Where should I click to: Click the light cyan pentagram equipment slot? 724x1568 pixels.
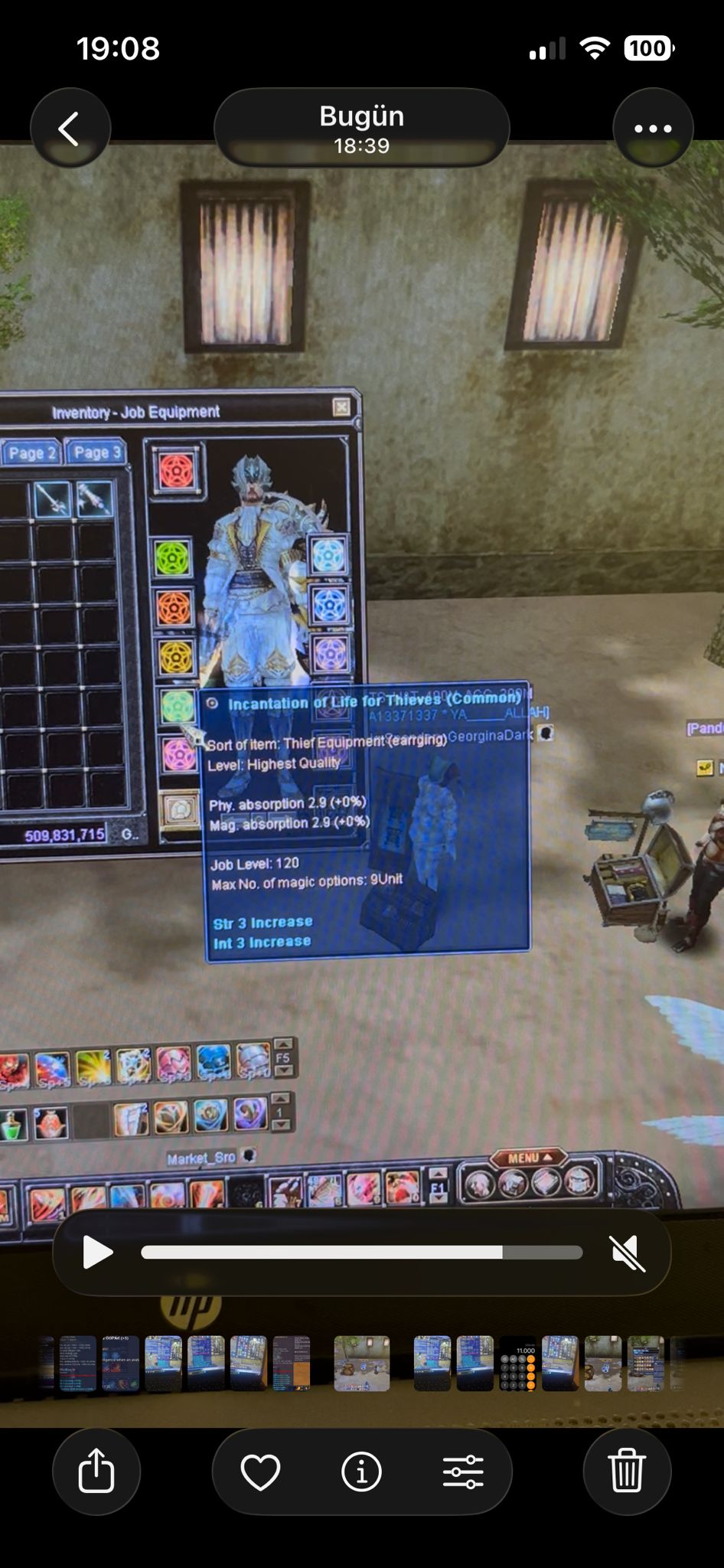click(x=329, y=556)
